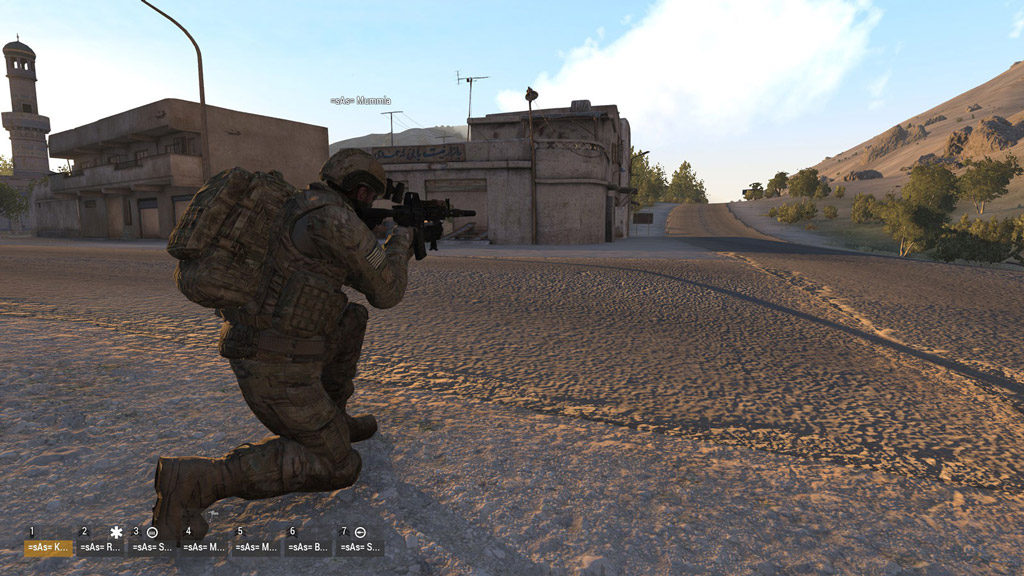Select squad member 2 =sAs= R...
The height and width of the screenshot is (576, 1024).
(100, 547)
